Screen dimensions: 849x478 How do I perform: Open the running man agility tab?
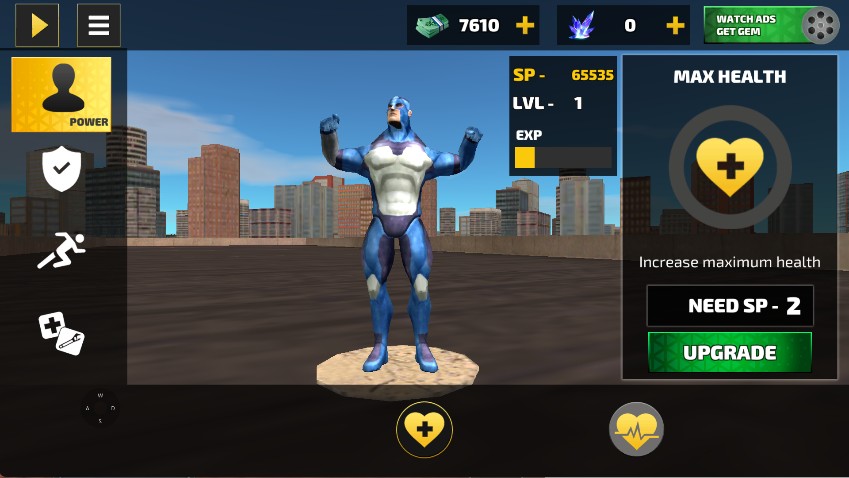tap(61, 250)
